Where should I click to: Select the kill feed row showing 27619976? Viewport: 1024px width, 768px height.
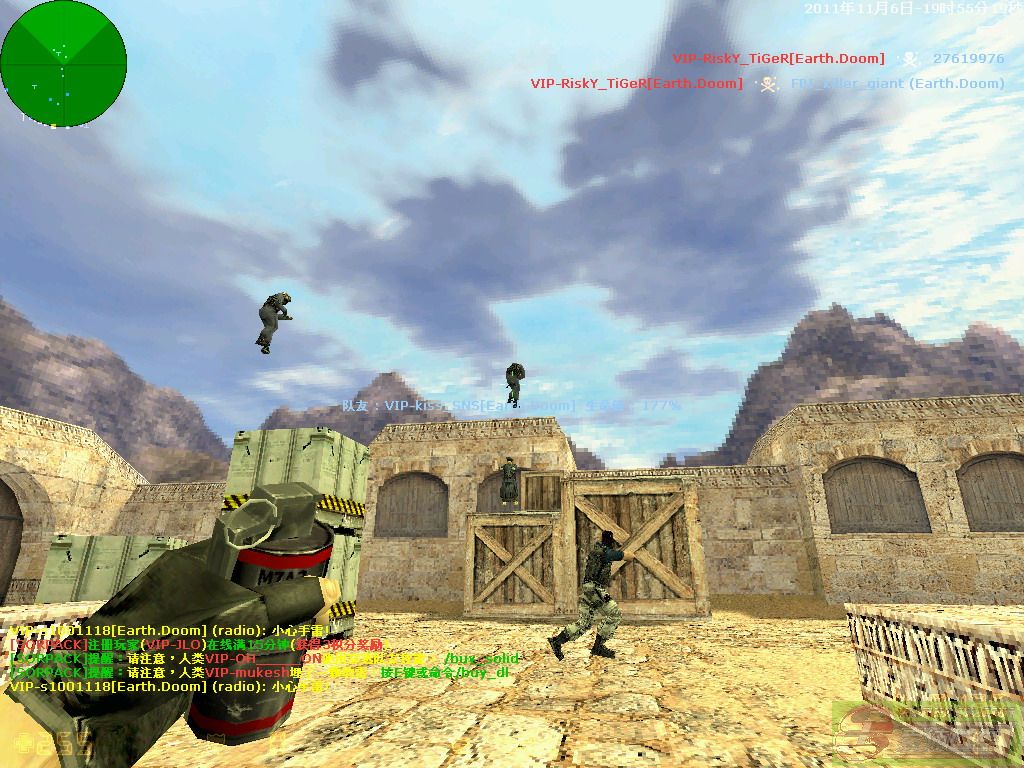click(x=838, y=59)
